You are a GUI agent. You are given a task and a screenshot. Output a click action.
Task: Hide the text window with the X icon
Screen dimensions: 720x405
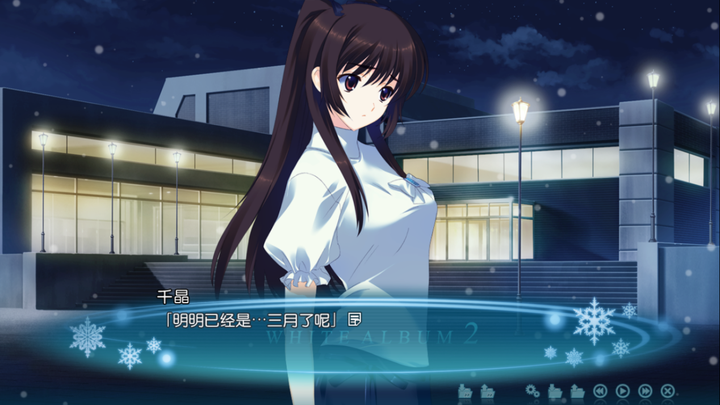click(667, 390)
